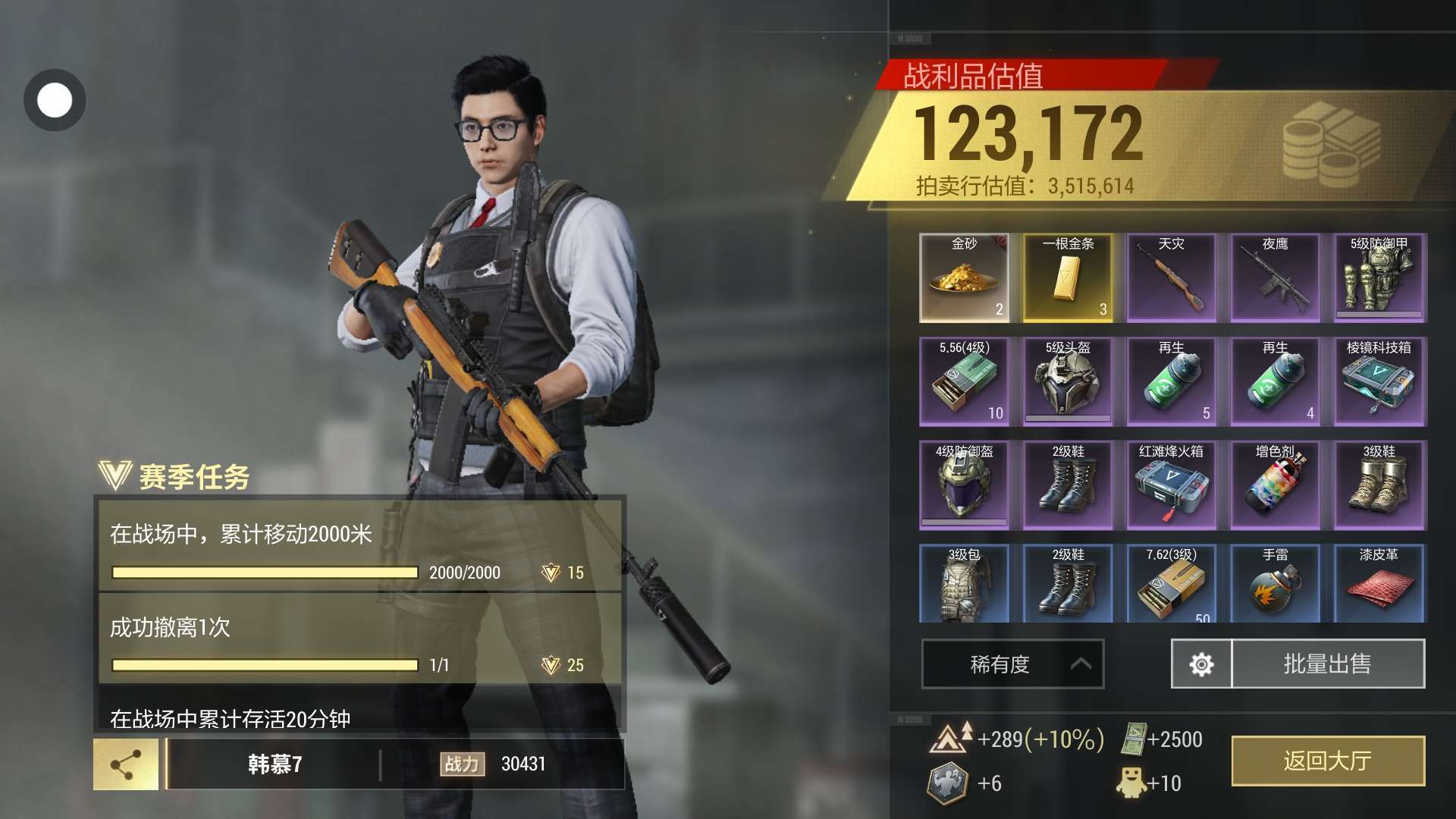
Task: Select the 增色剂 spray can slot
Action: coord(1276,485)
